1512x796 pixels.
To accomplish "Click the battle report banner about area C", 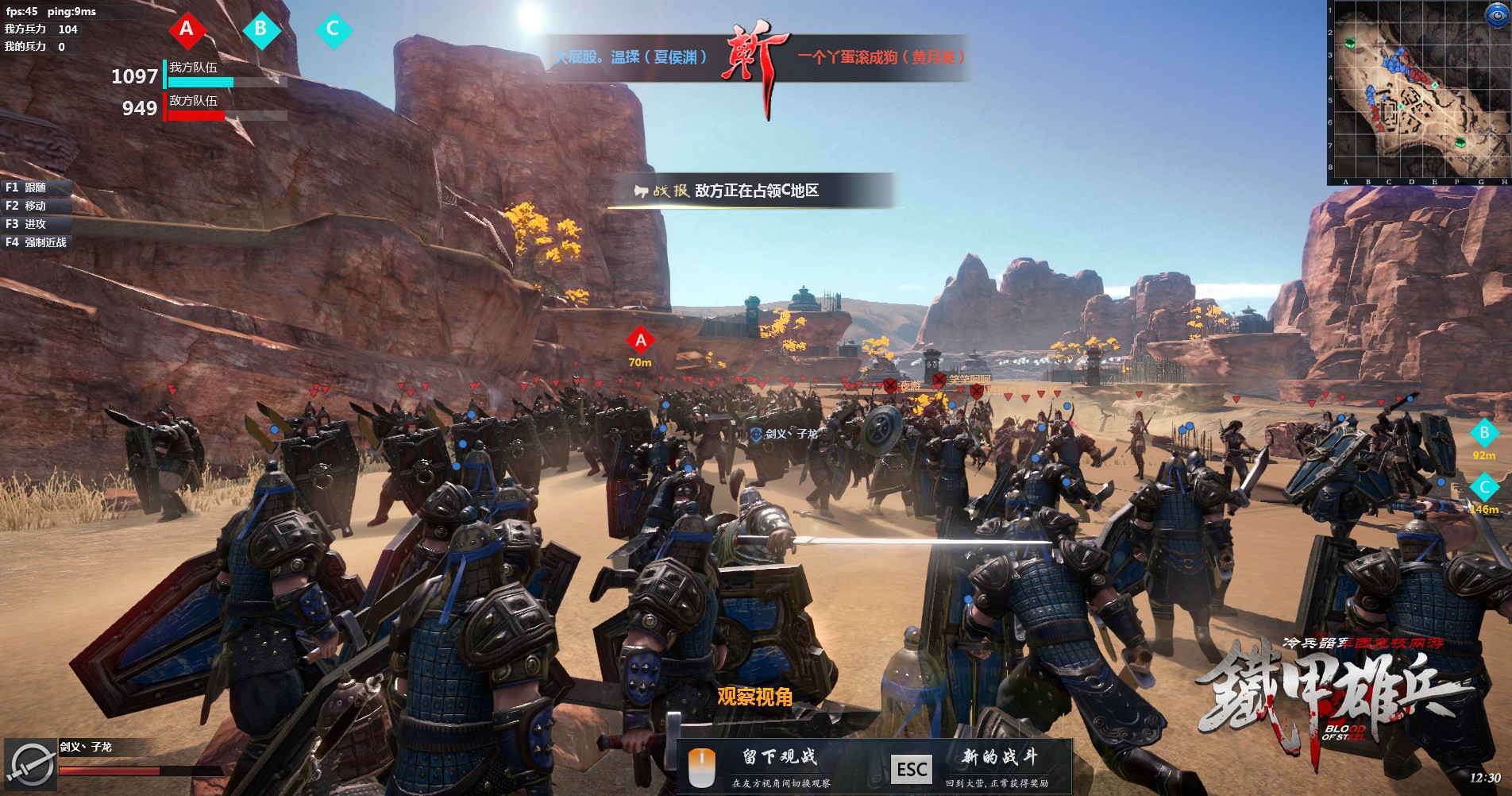I will coord(750,191).
